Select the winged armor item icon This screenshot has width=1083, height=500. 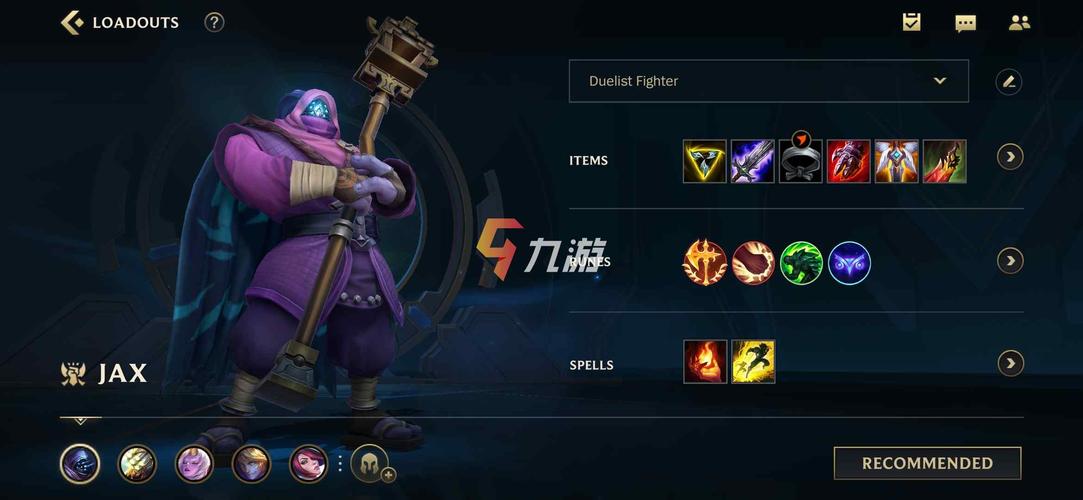tap(896, 161)
